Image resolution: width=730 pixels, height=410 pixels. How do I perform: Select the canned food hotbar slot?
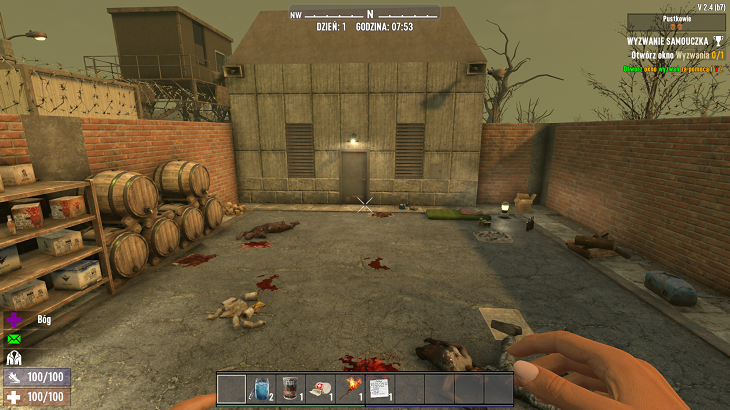tap(291, 388)
